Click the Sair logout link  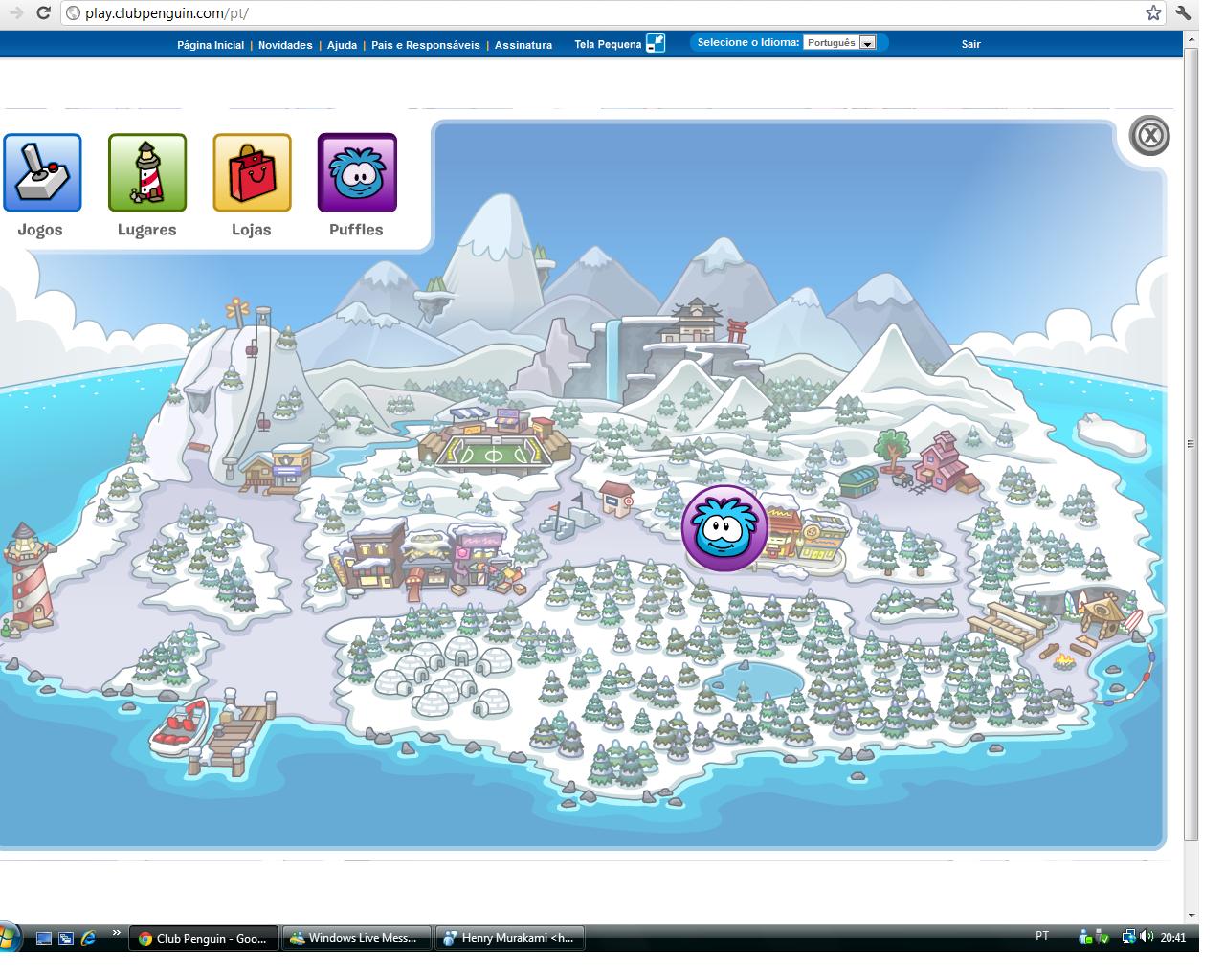970,44
